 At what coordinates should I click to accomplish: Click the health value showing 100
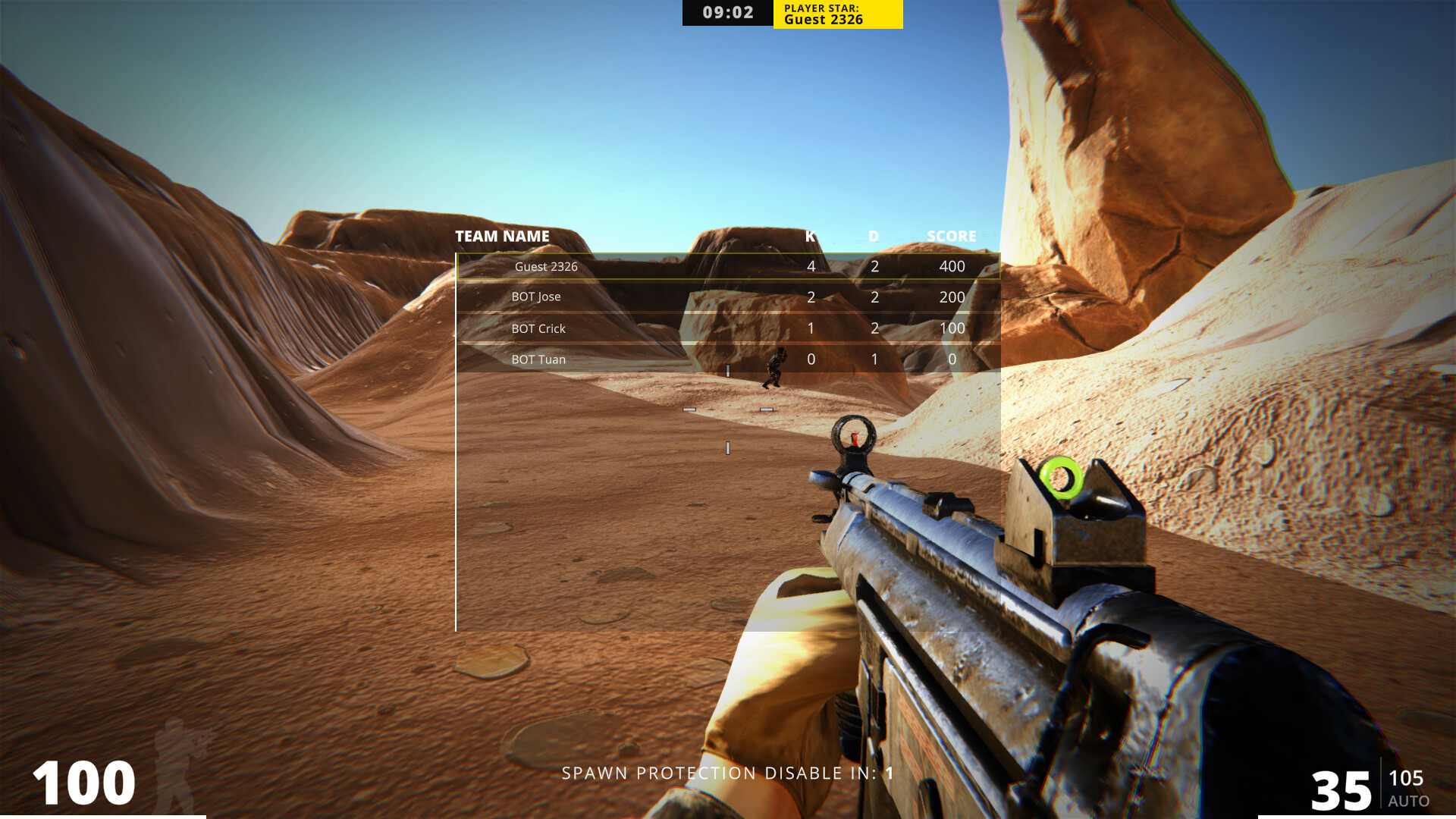[x=85, y=781]
